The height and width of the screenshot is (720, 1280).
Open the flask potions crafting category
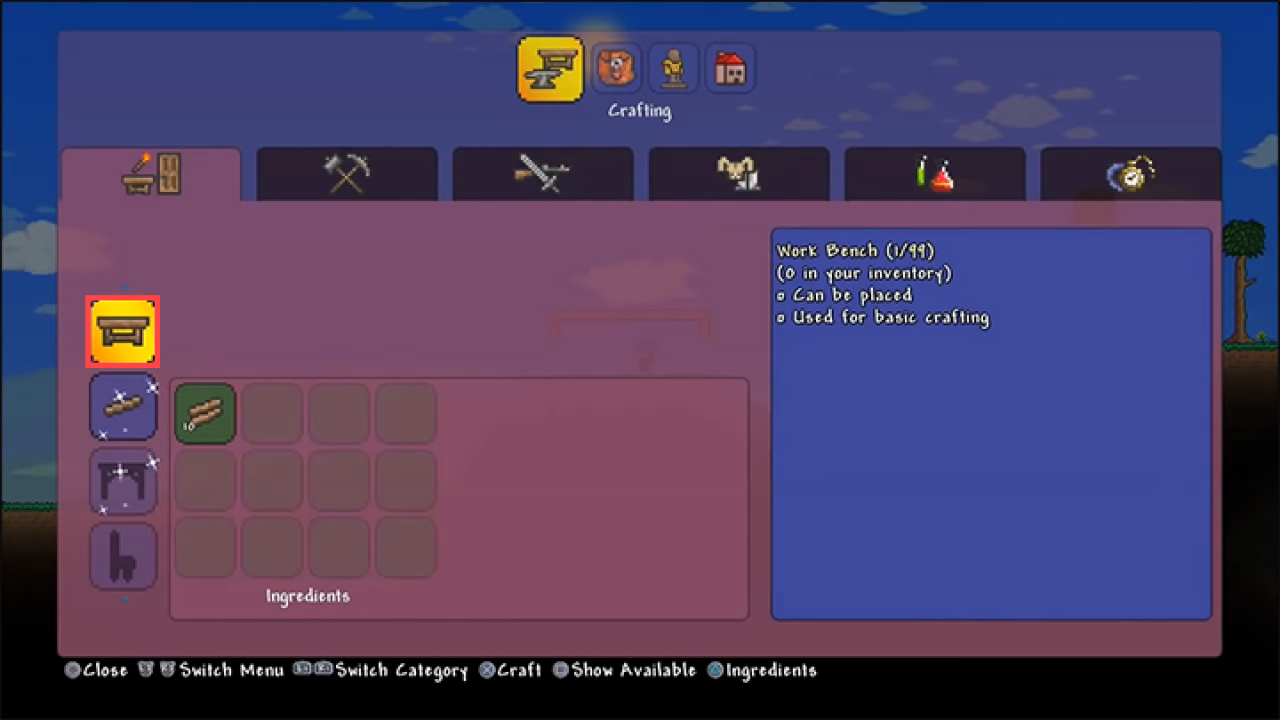tap(935, 174)
